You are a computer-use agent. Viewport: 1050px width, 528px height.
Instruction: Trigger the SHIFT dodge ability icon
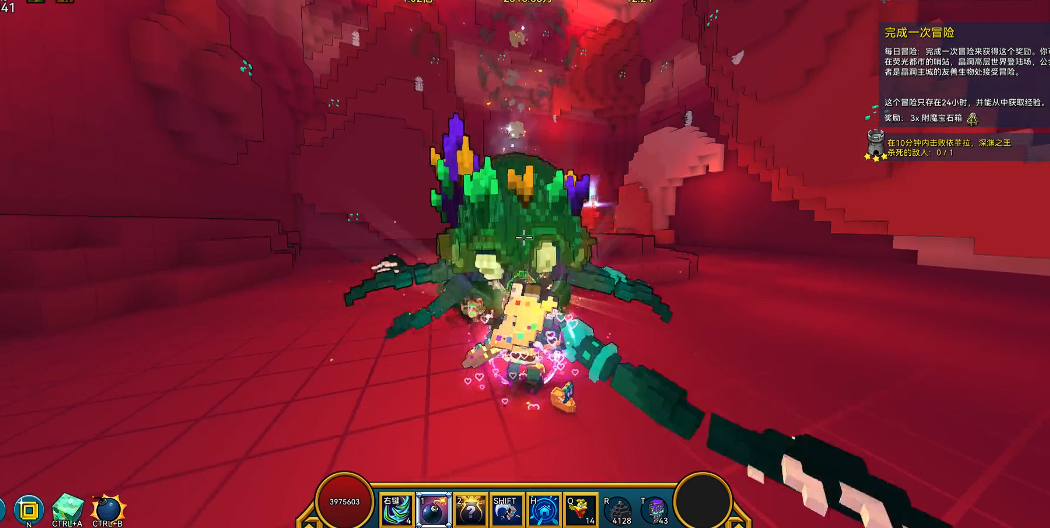(x=507, y=509)
